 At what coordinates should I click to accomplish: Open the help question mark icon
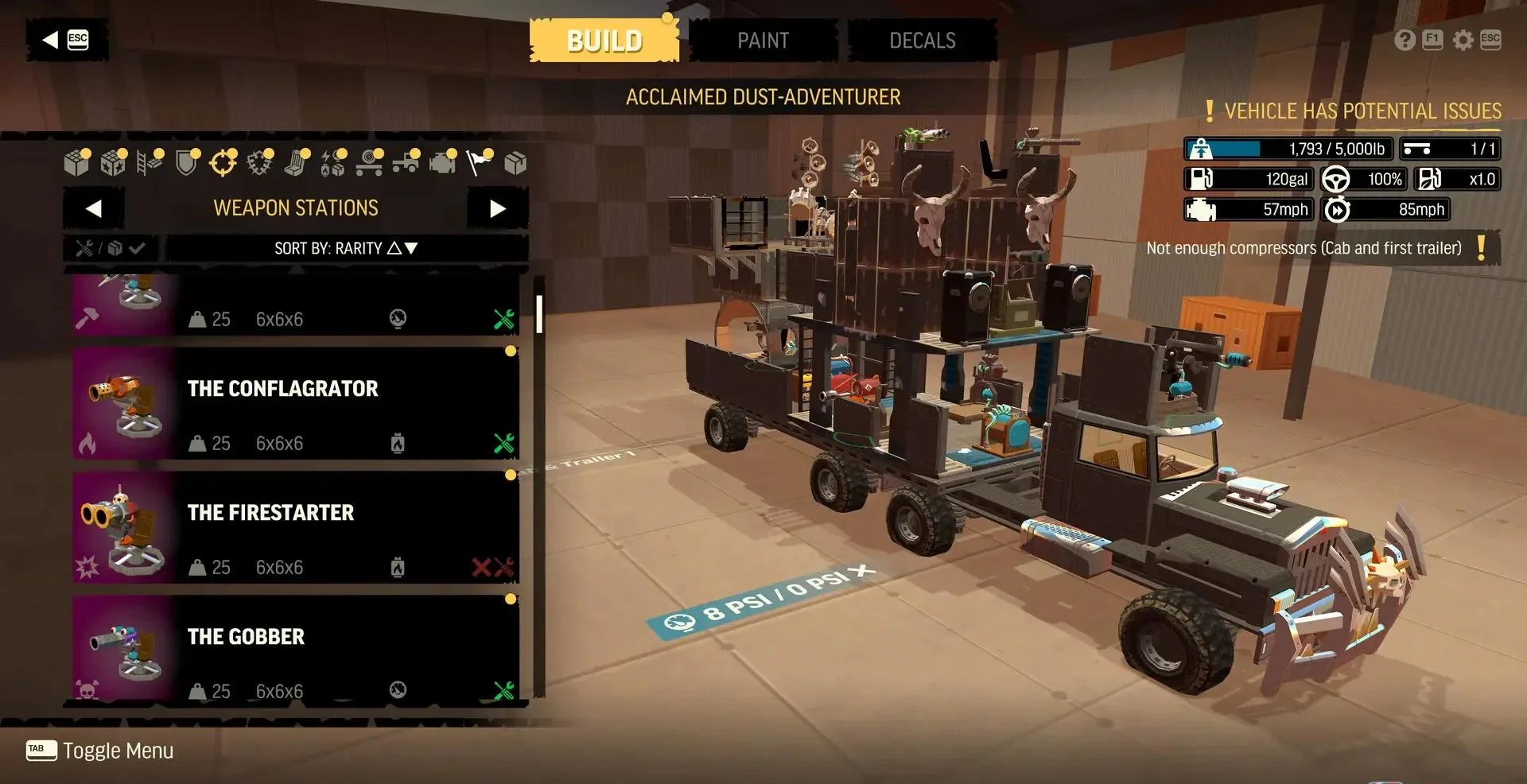[x=1405, y=40]
